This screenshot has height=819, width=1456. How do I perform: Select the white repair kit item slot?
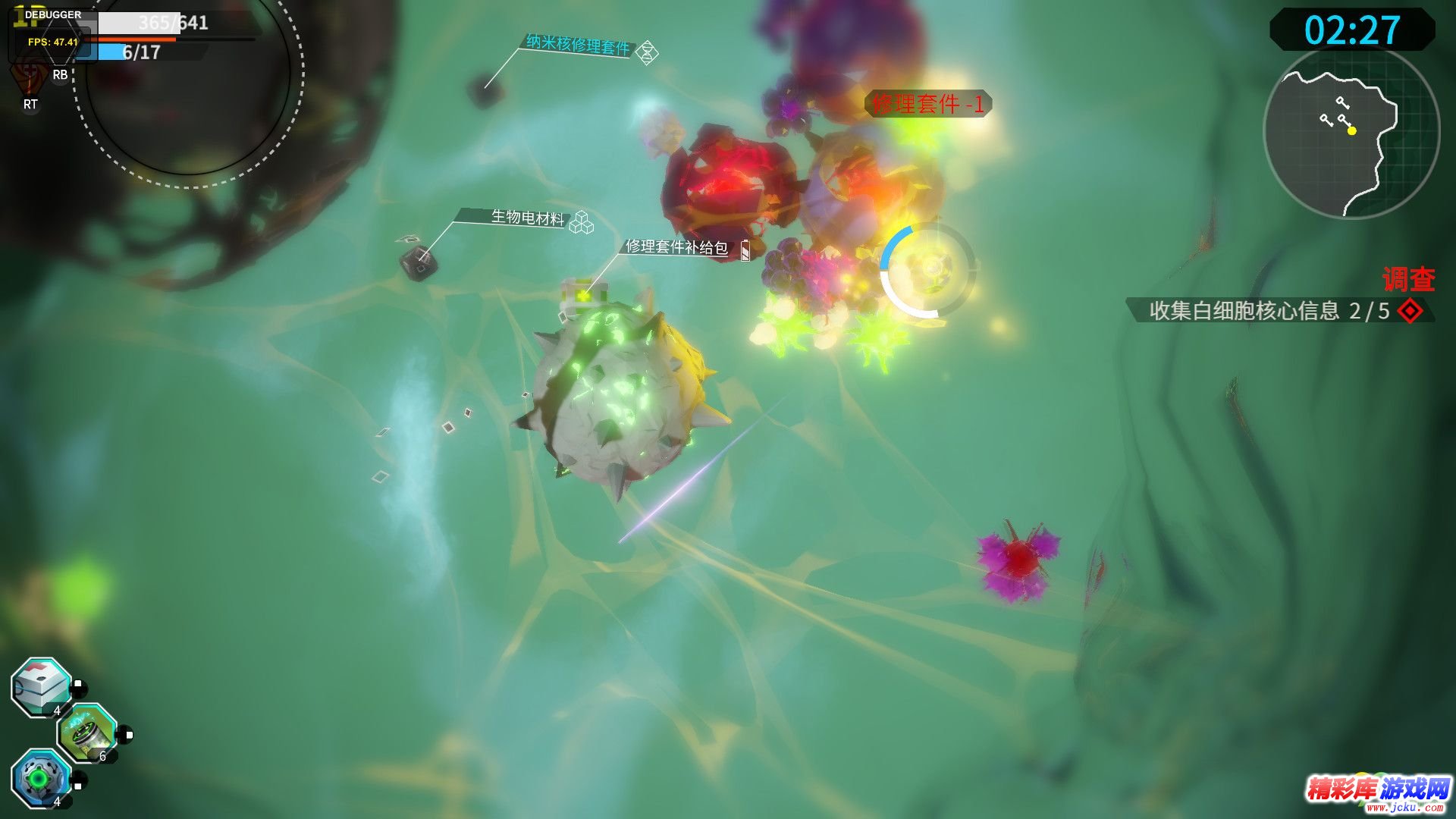point(42,686)
